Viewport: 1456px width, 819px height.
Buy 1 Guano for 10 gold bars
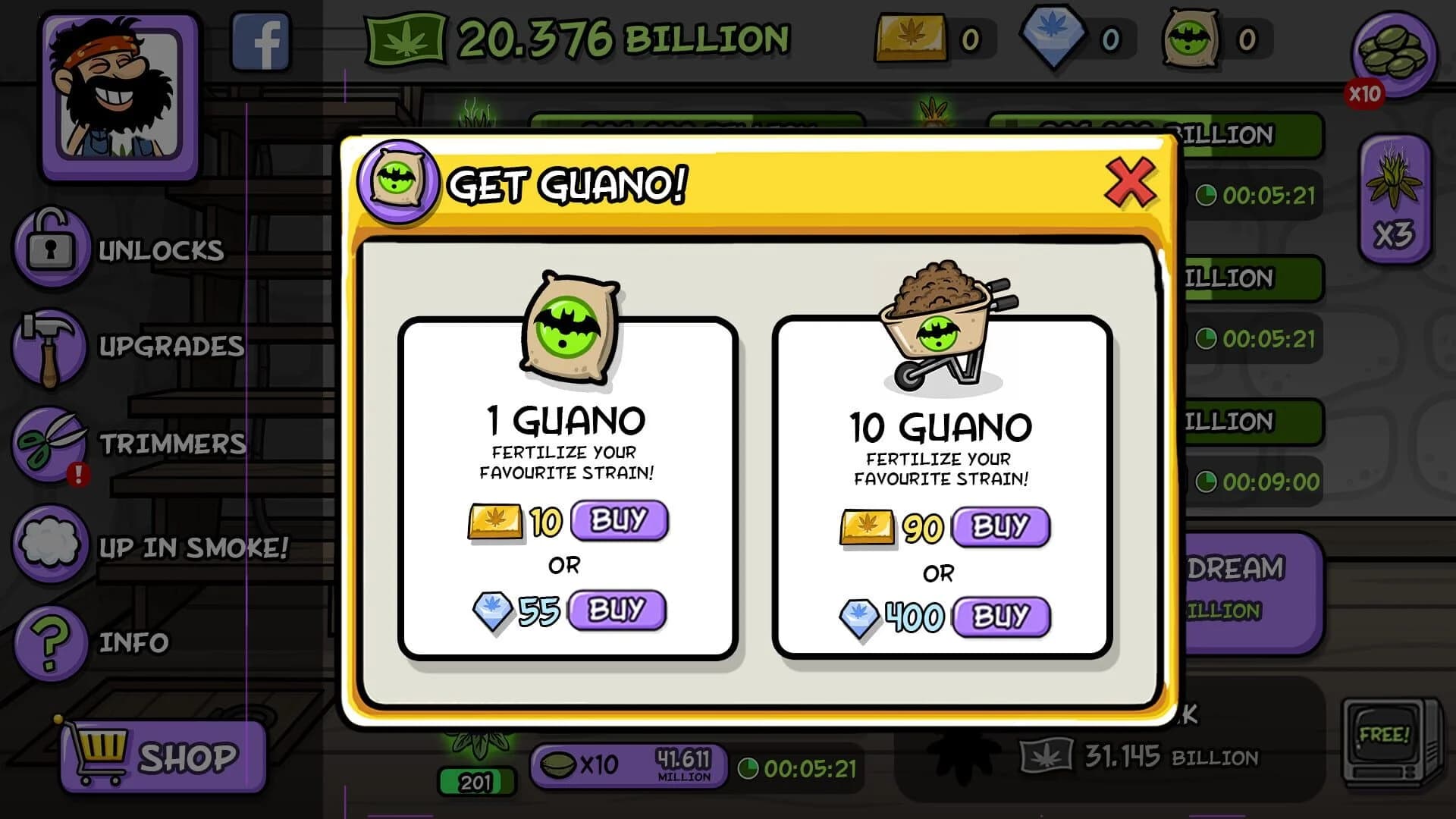(619, 520)
